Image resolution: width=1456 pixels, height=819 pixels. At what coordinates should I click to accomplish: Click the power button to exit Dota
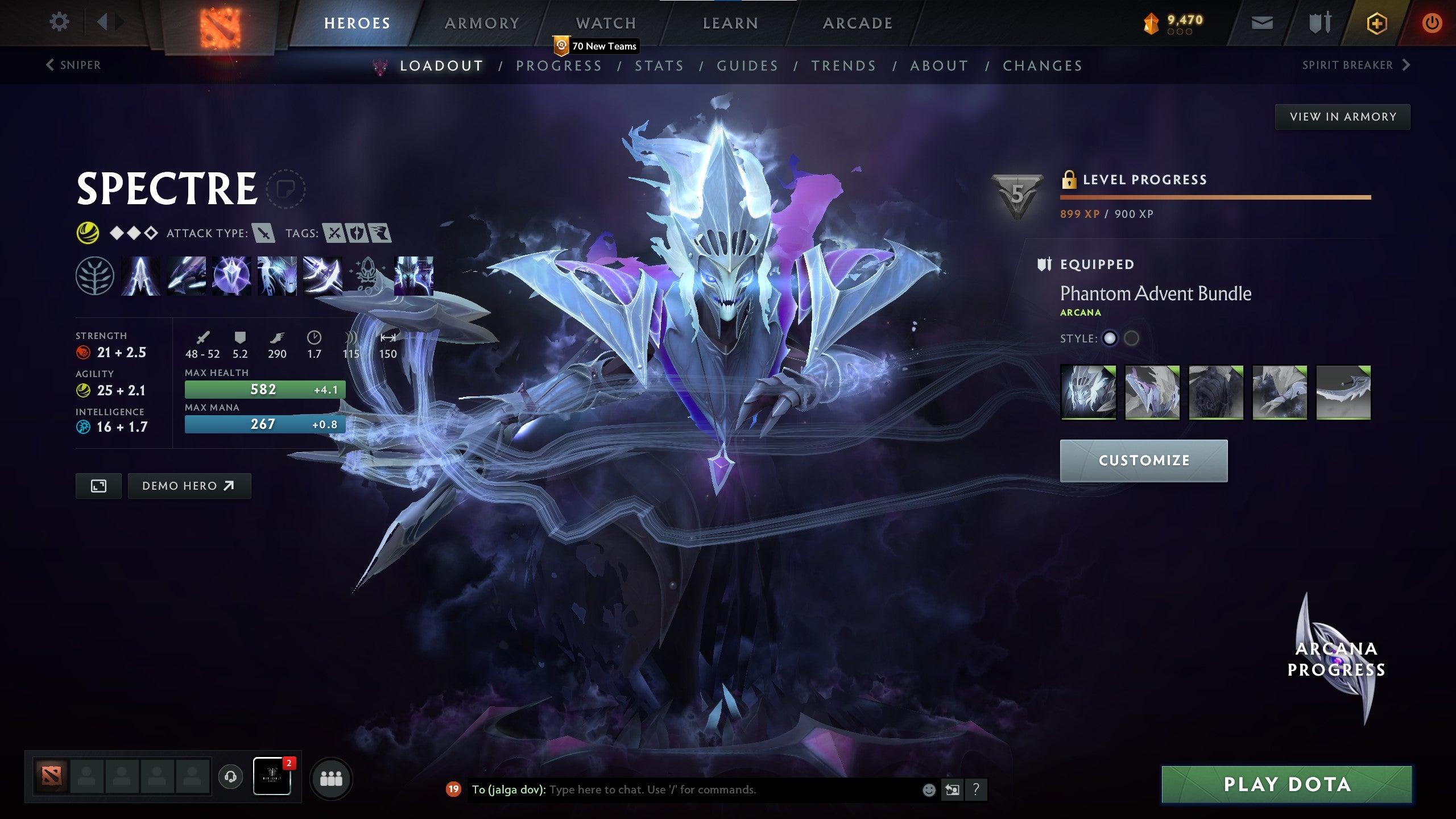coord(1433,24)
